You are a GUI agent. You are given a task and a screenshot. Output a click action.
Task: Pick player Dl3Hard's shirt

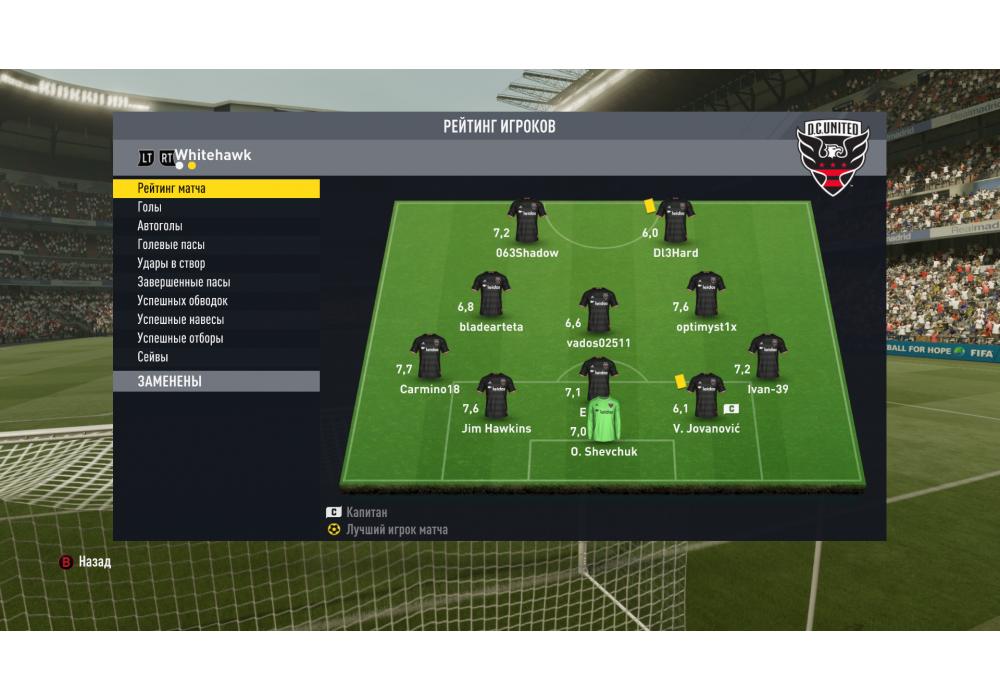point(676,220)
